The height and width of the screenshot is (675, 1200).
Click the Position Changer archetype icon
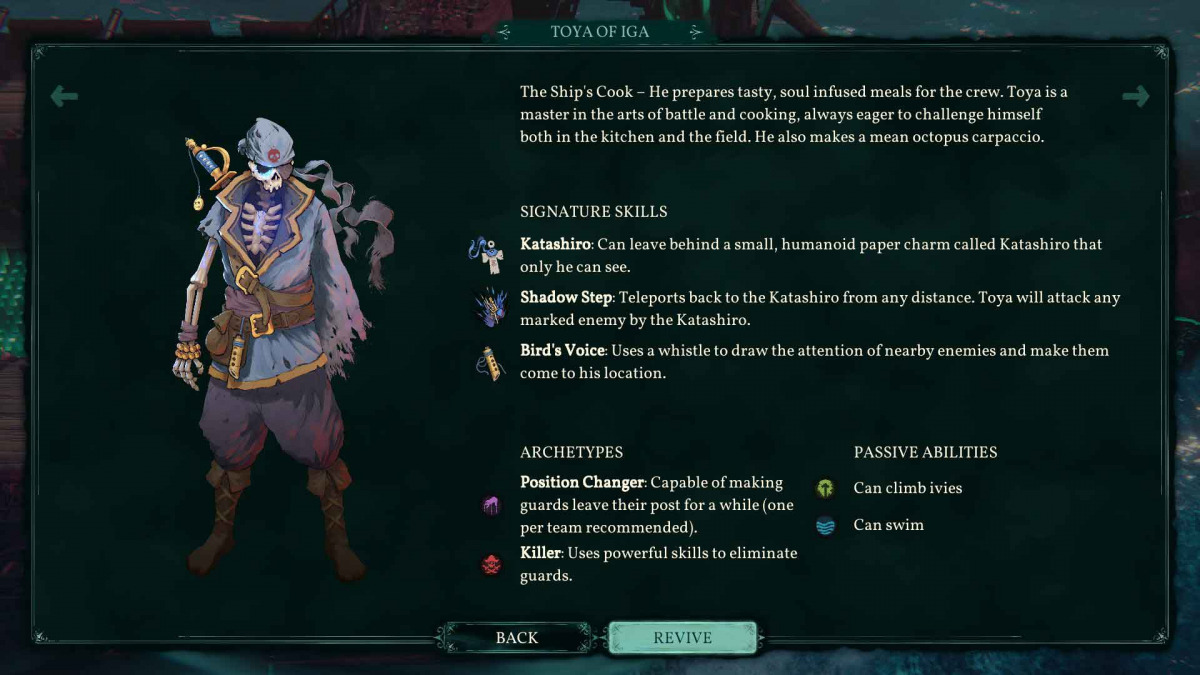click(490, 505)
